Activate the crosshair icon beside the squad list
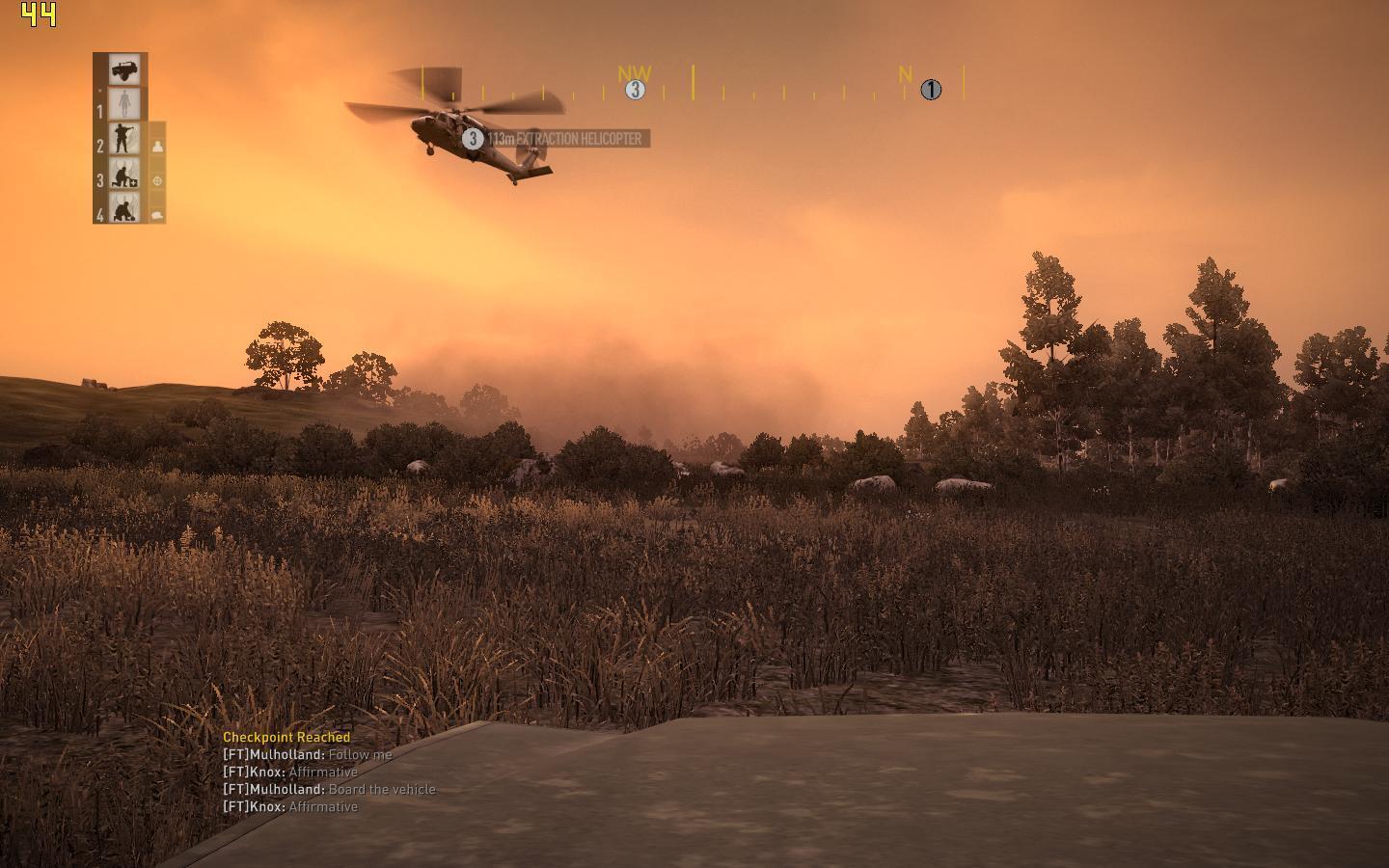This screenshot has width=1389, height=868. (x=157, y=180)
